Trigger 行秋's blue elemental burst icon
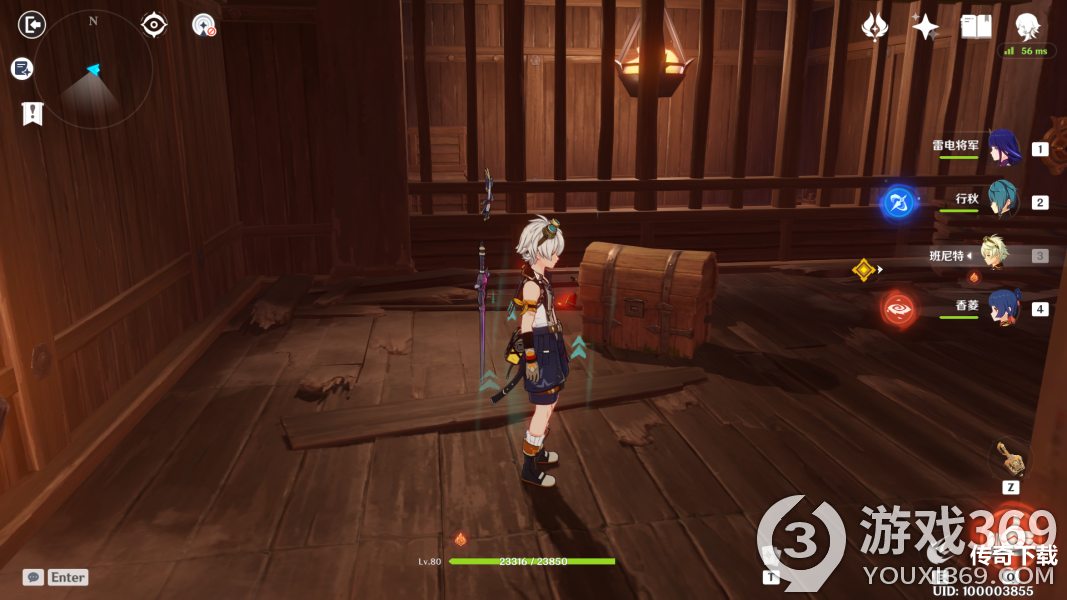The width and height of the screenshot is (1067, 600). pos(898,203)
